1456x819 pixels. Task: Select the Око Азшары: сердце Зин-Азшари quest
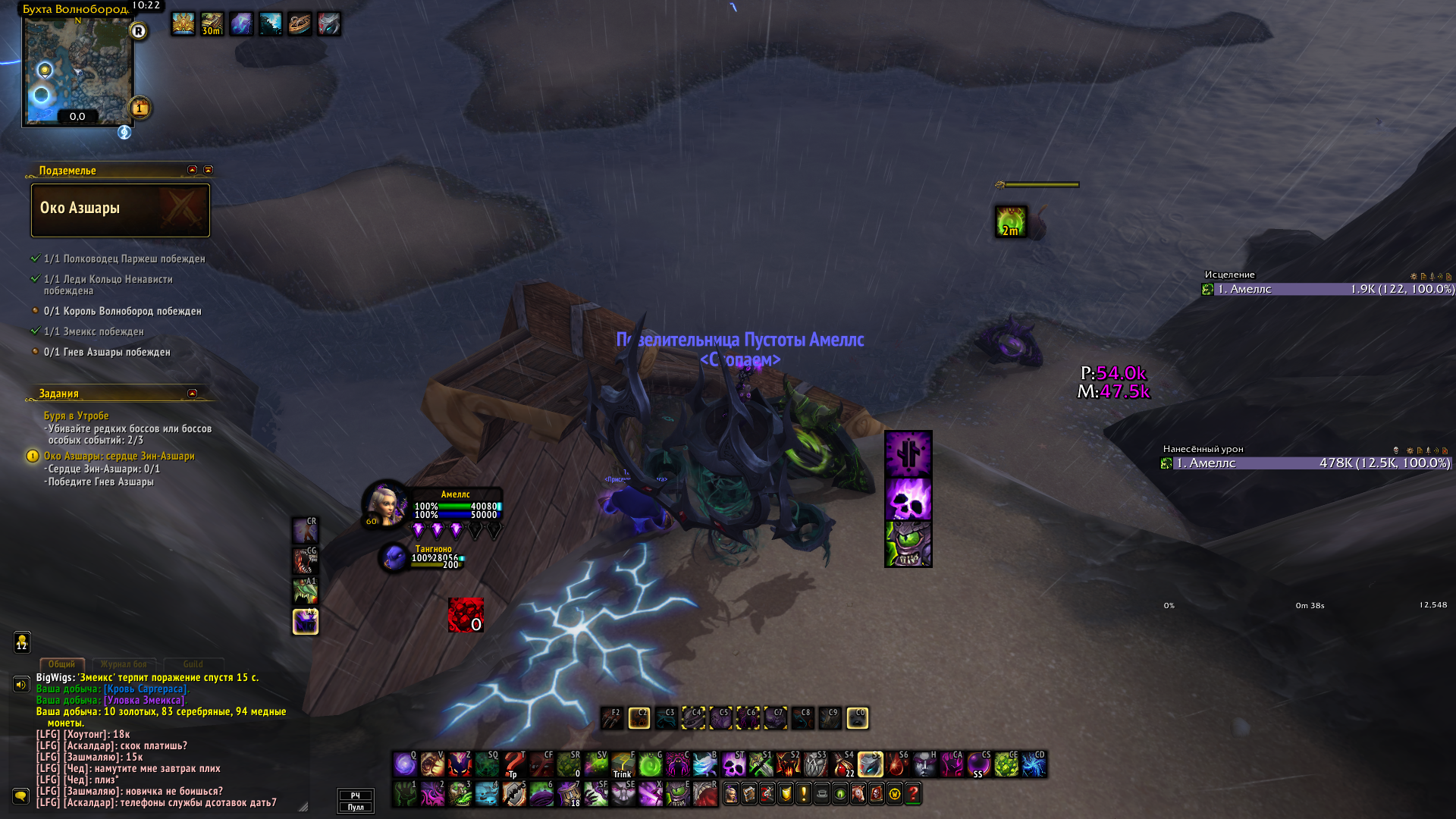point(119,456)
